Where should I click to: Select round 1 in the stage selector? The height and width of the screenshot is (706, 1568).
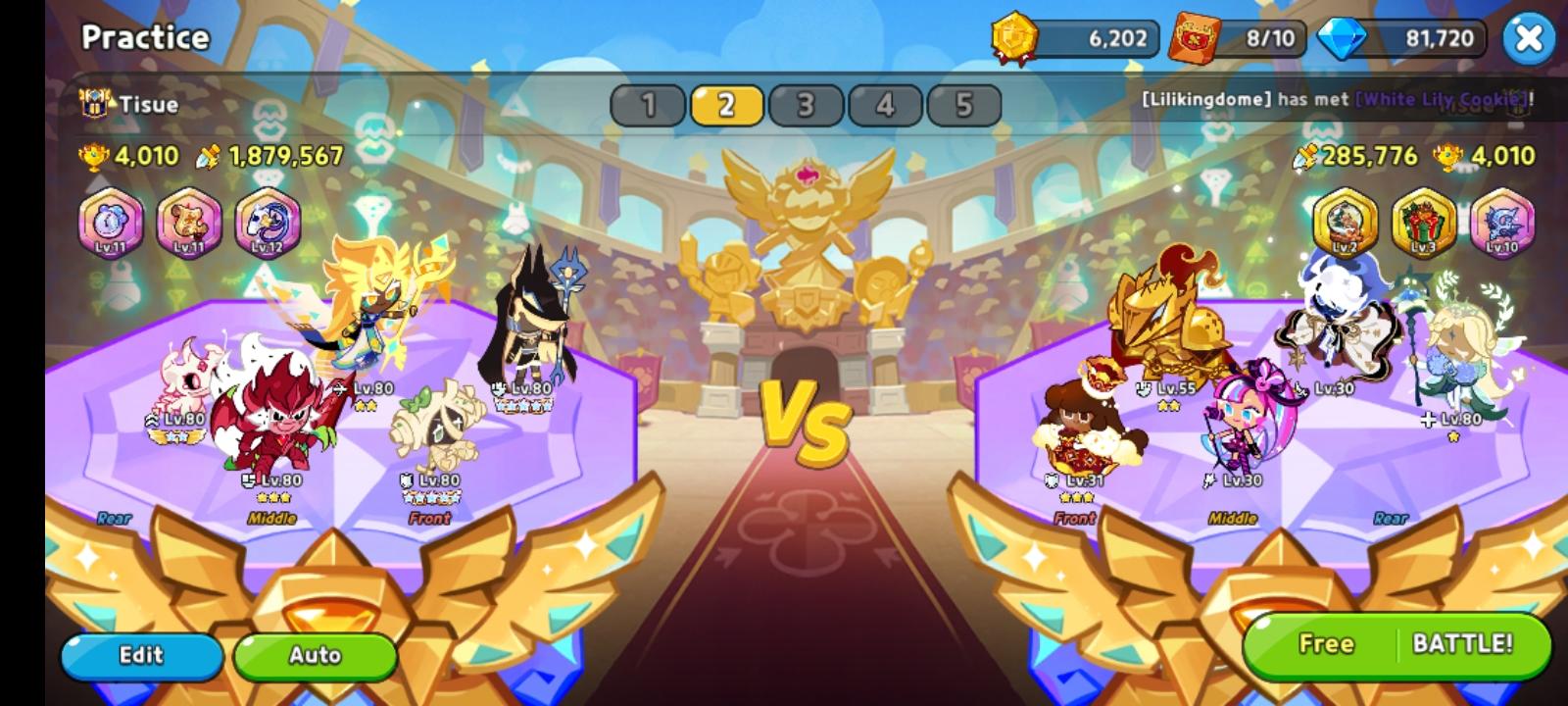click(x=649, y=103)
